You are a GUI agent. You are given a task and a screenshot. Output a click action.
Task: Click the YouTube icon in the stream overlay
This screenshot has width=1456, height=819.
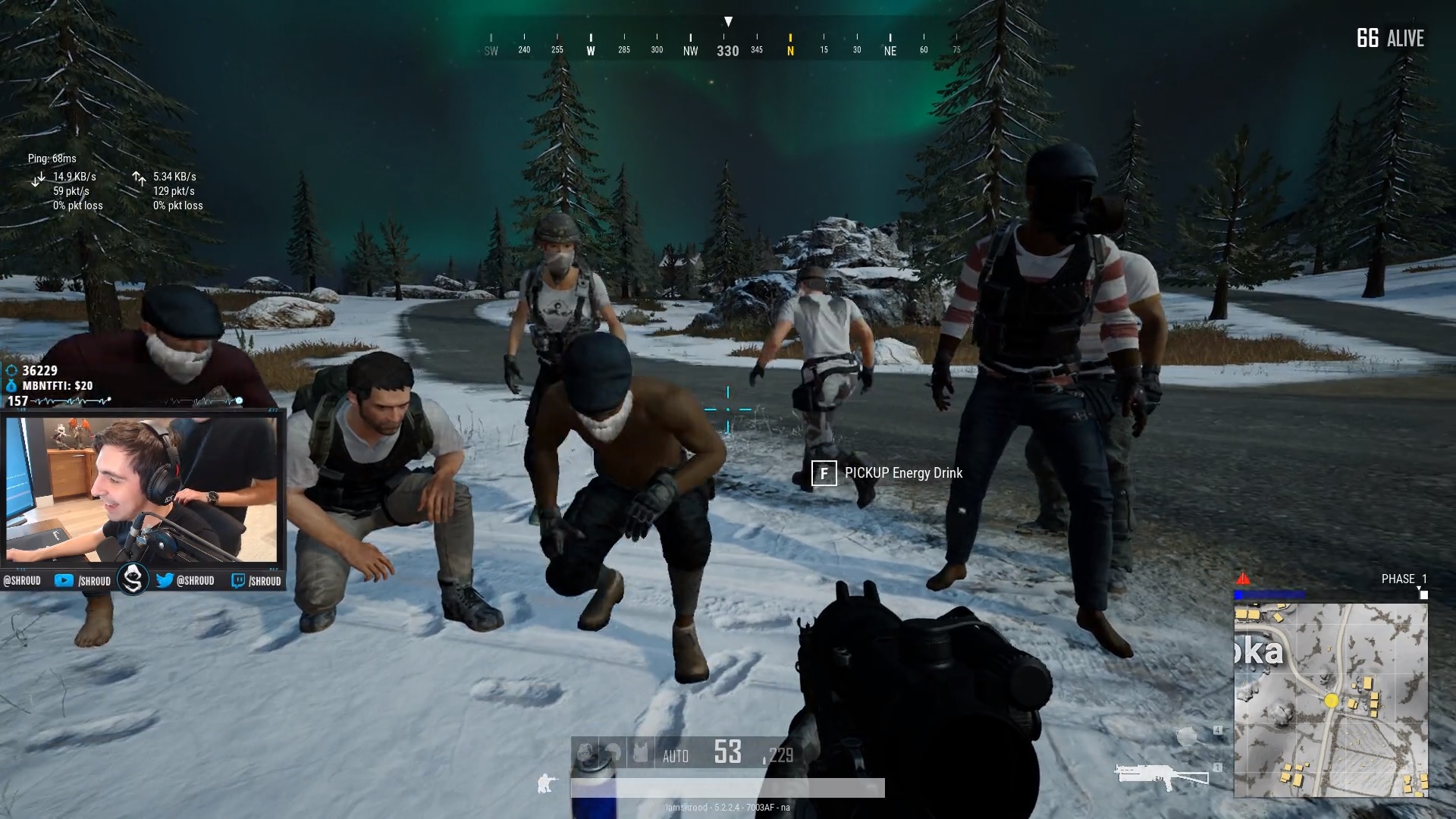click(x=64, y=580)
